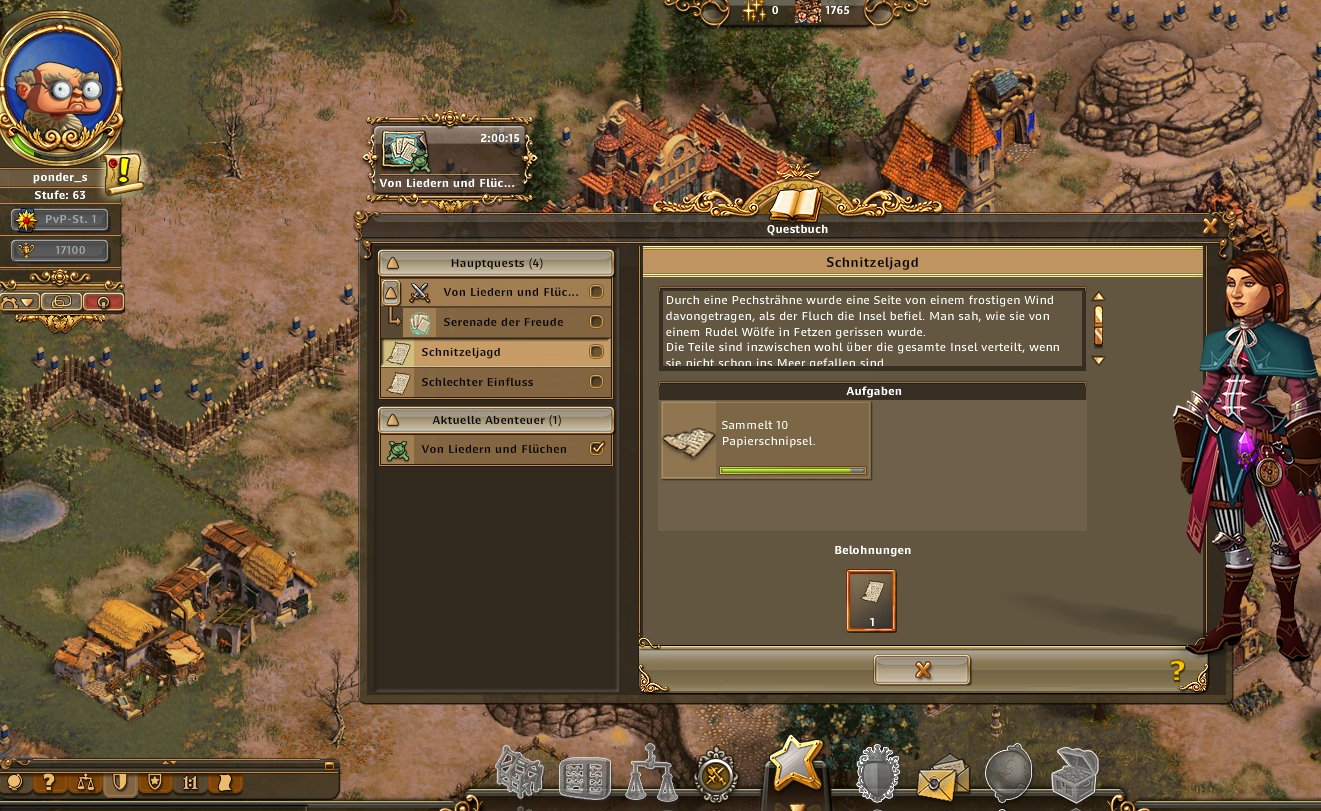Viewport: 1321px width, 811px height.
Task: Select the Schlechter Einfluss quest entry
Action: click(x=477, y=382)
